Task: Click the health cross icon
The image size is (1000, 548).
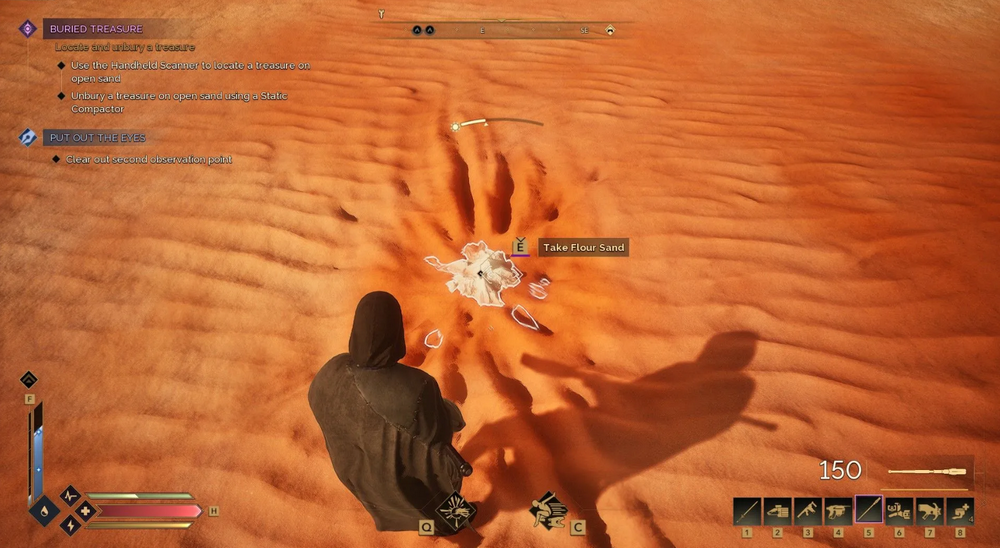Action: (86, 511)
